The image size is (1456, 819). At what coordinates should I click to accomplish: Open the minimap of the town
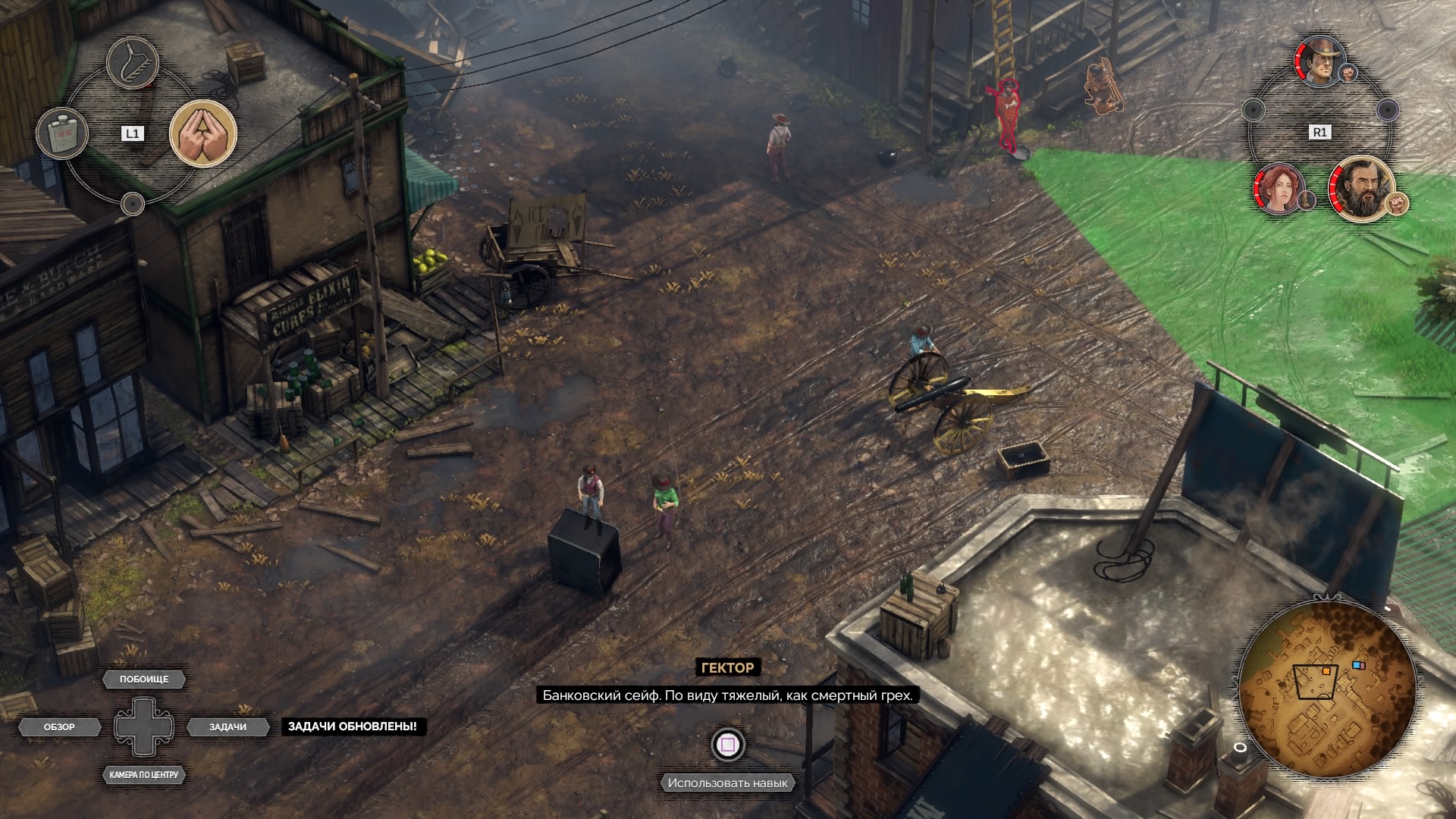[1326, 689]
